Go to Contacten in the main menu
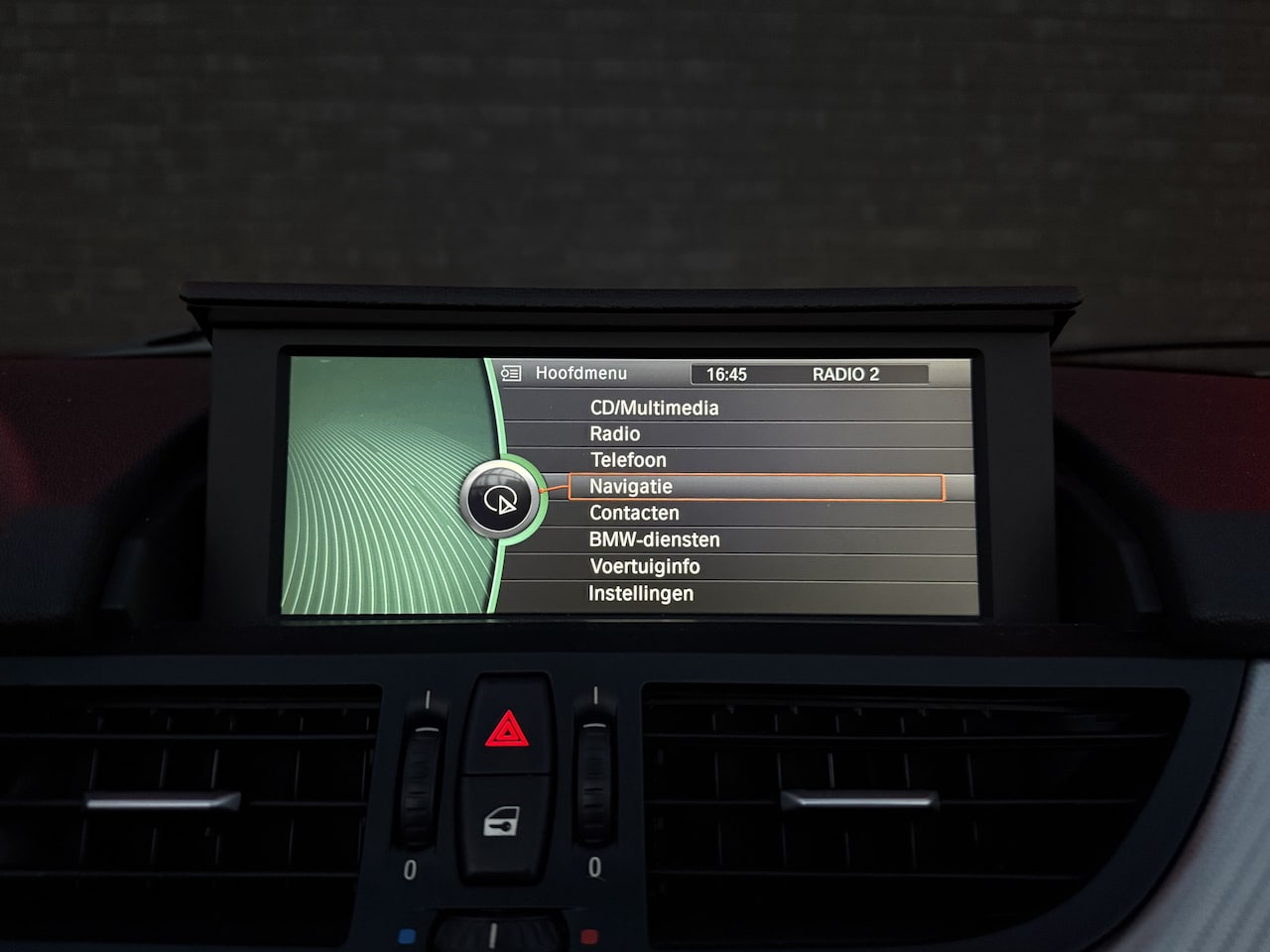 pos(634,513)
